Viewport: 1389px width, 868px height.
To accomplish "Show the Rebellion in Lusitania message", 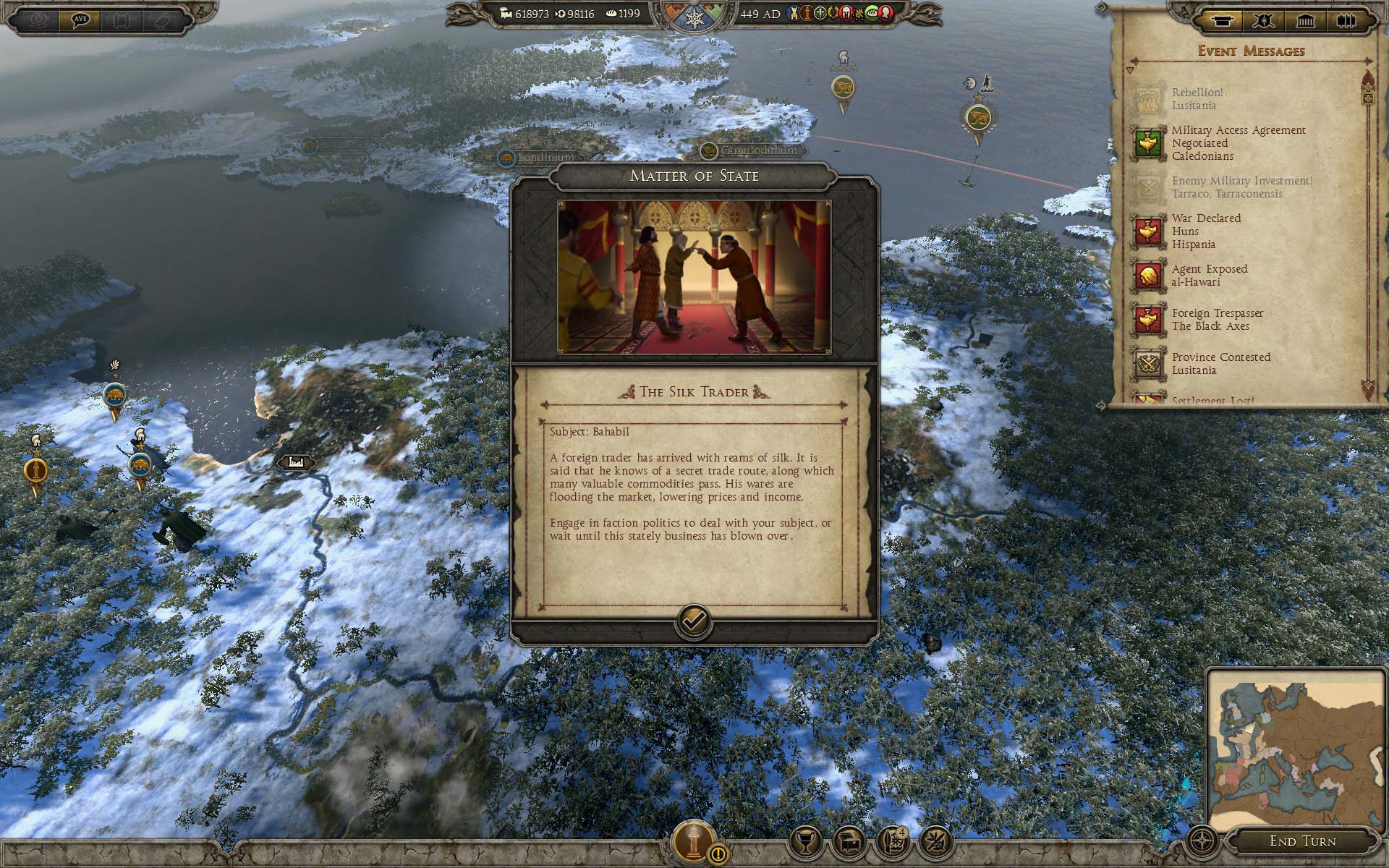I will (1197, 98).
